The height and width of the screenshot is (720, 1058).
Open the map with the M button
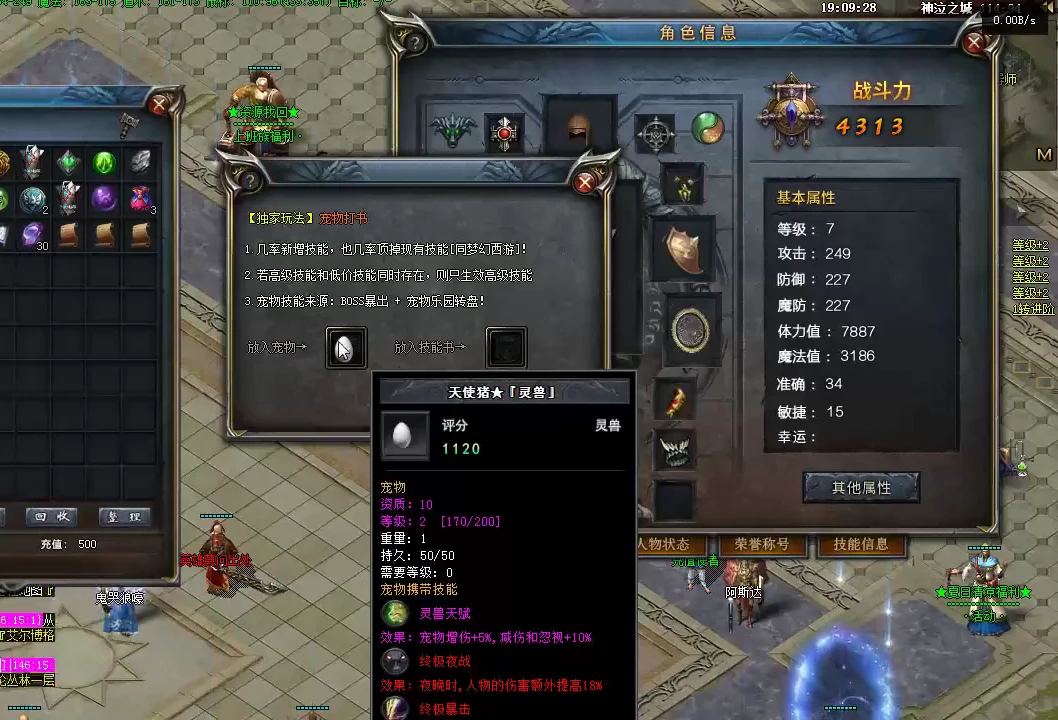click(x=1045, y=155)
